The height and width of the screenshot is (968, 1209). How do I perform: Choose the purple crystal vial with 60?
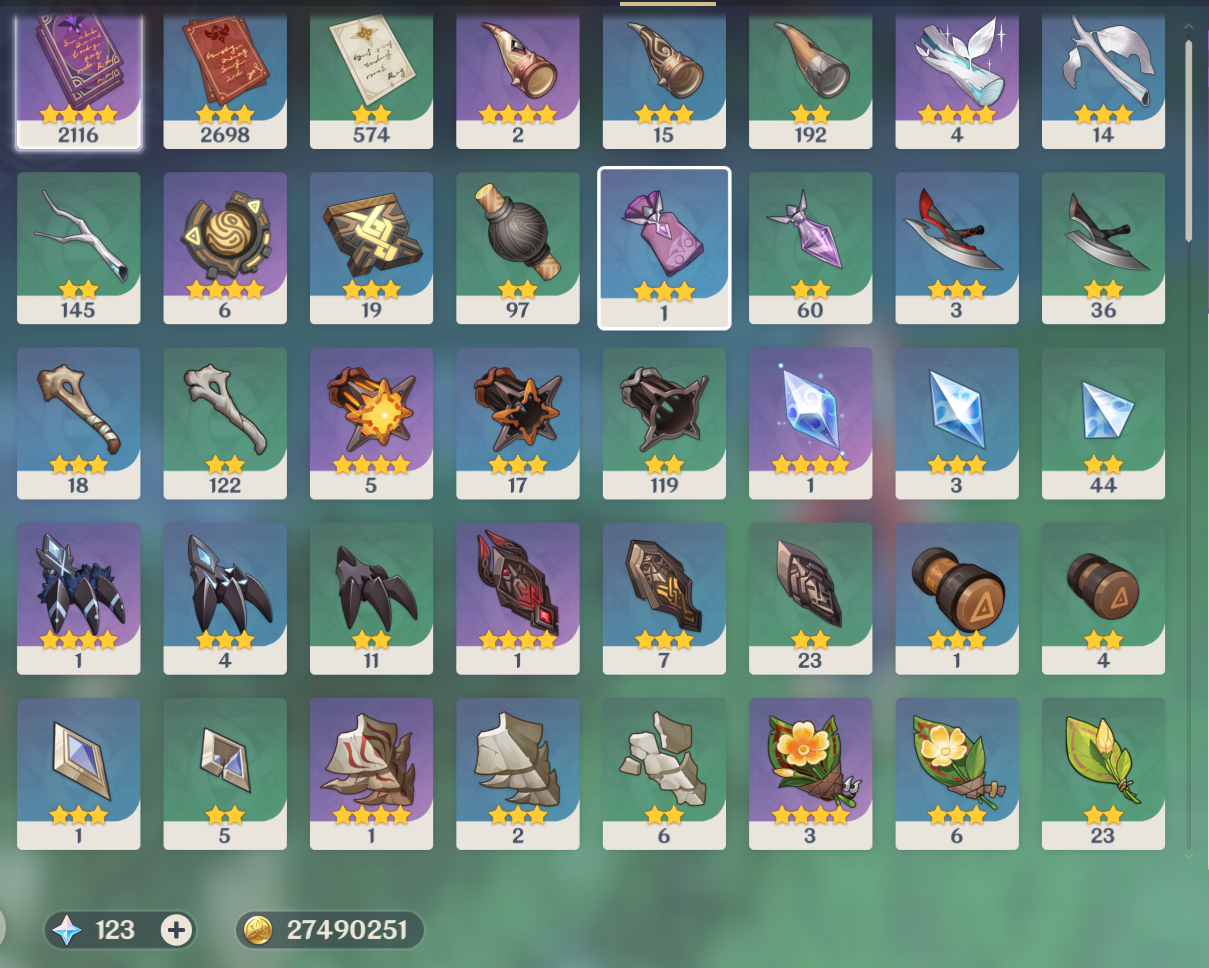click(x=810, y=245)
